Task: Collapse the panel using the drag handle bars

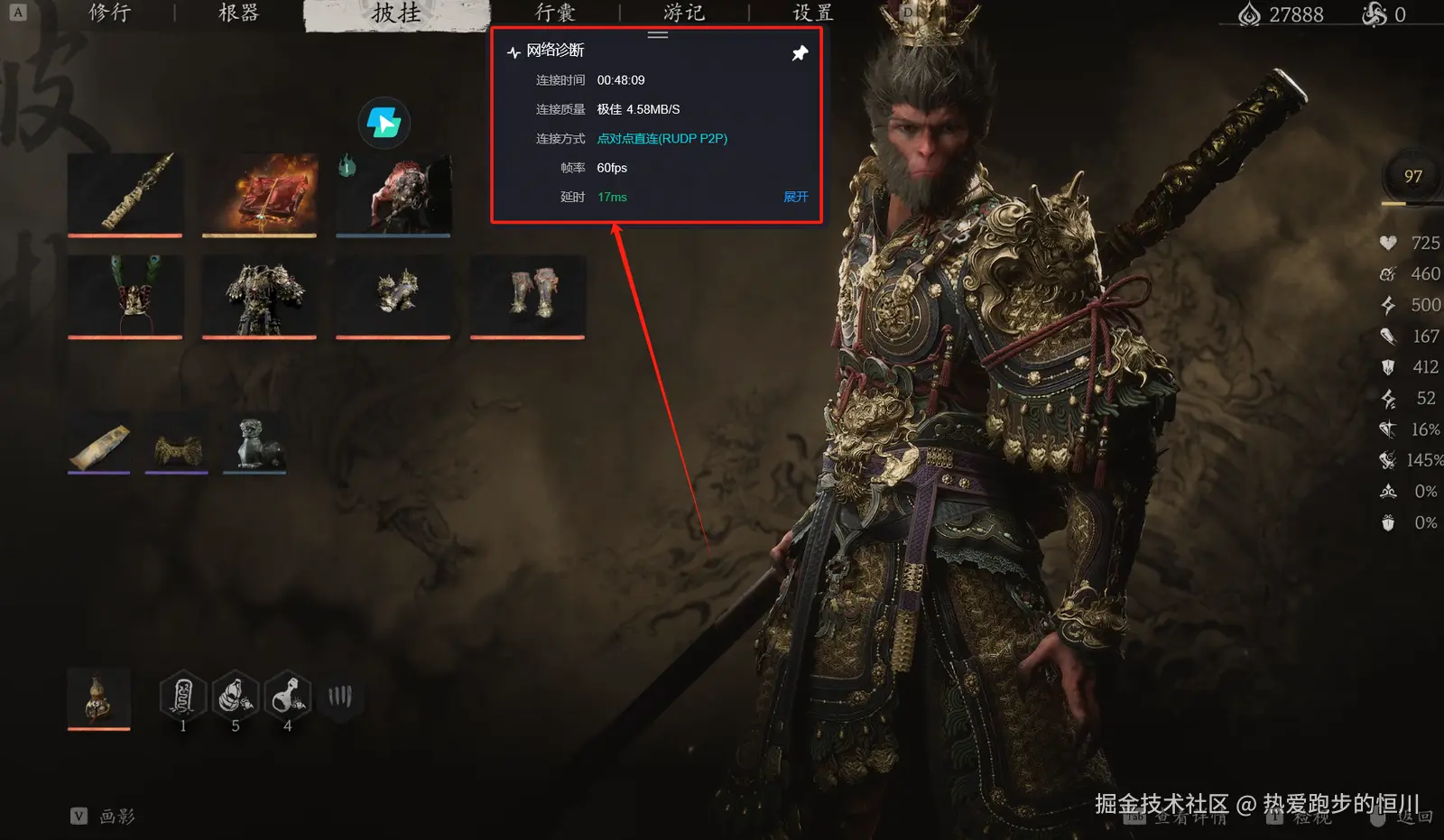Action: tap(657, 34)
